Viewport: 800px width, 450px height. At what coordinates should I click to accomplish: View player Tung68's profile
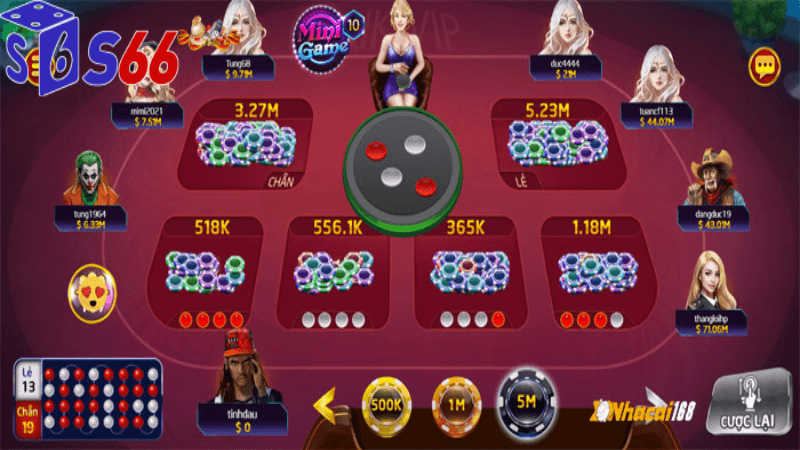239,28
